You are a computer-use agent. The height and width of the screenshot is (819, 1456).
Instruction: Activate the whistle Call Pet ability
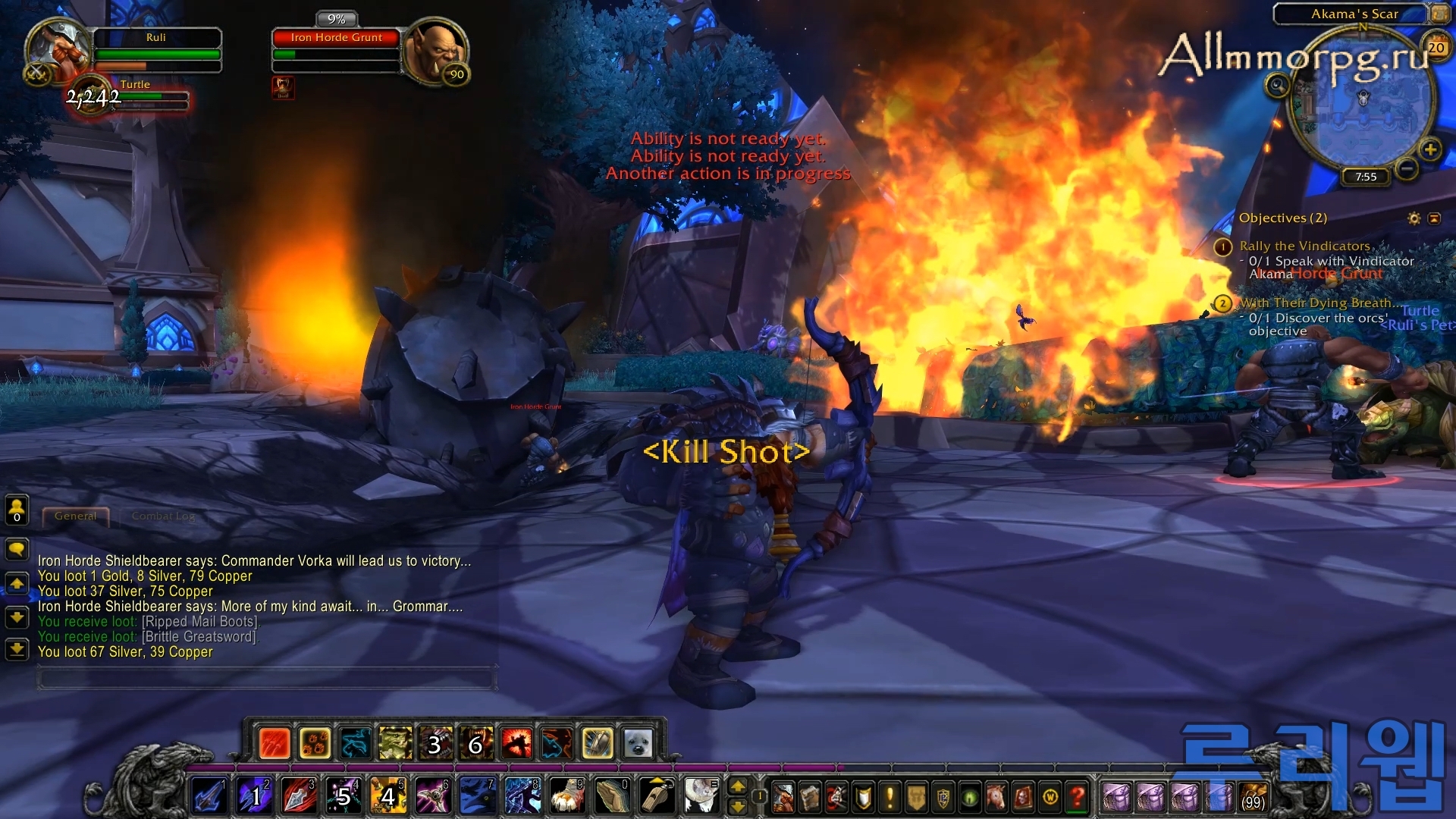(x=656, y=797)
